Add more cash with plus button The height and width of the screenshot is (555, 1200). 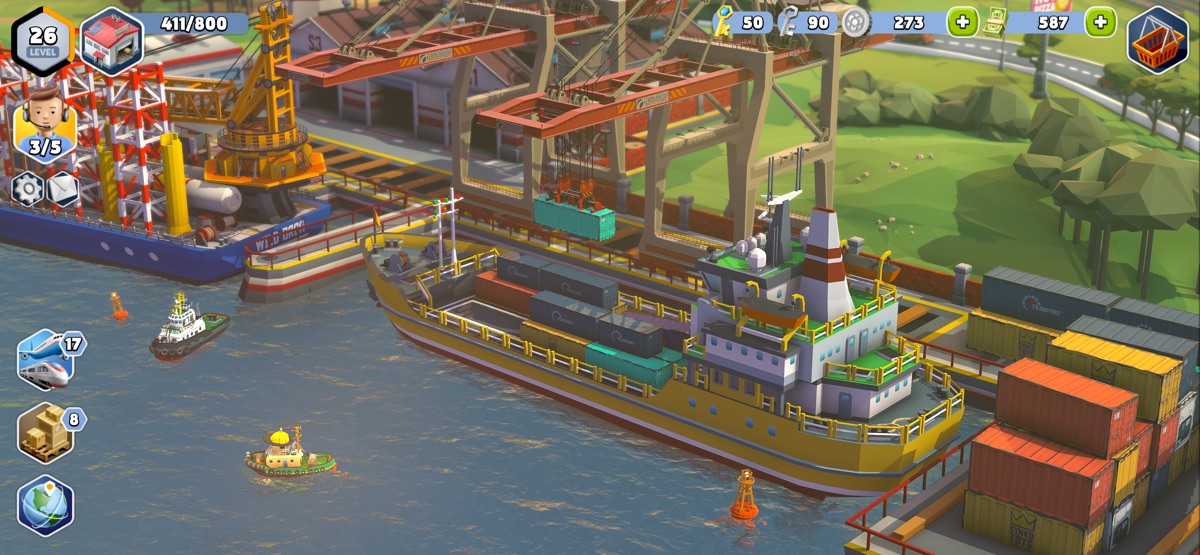tap(1100, 22)
